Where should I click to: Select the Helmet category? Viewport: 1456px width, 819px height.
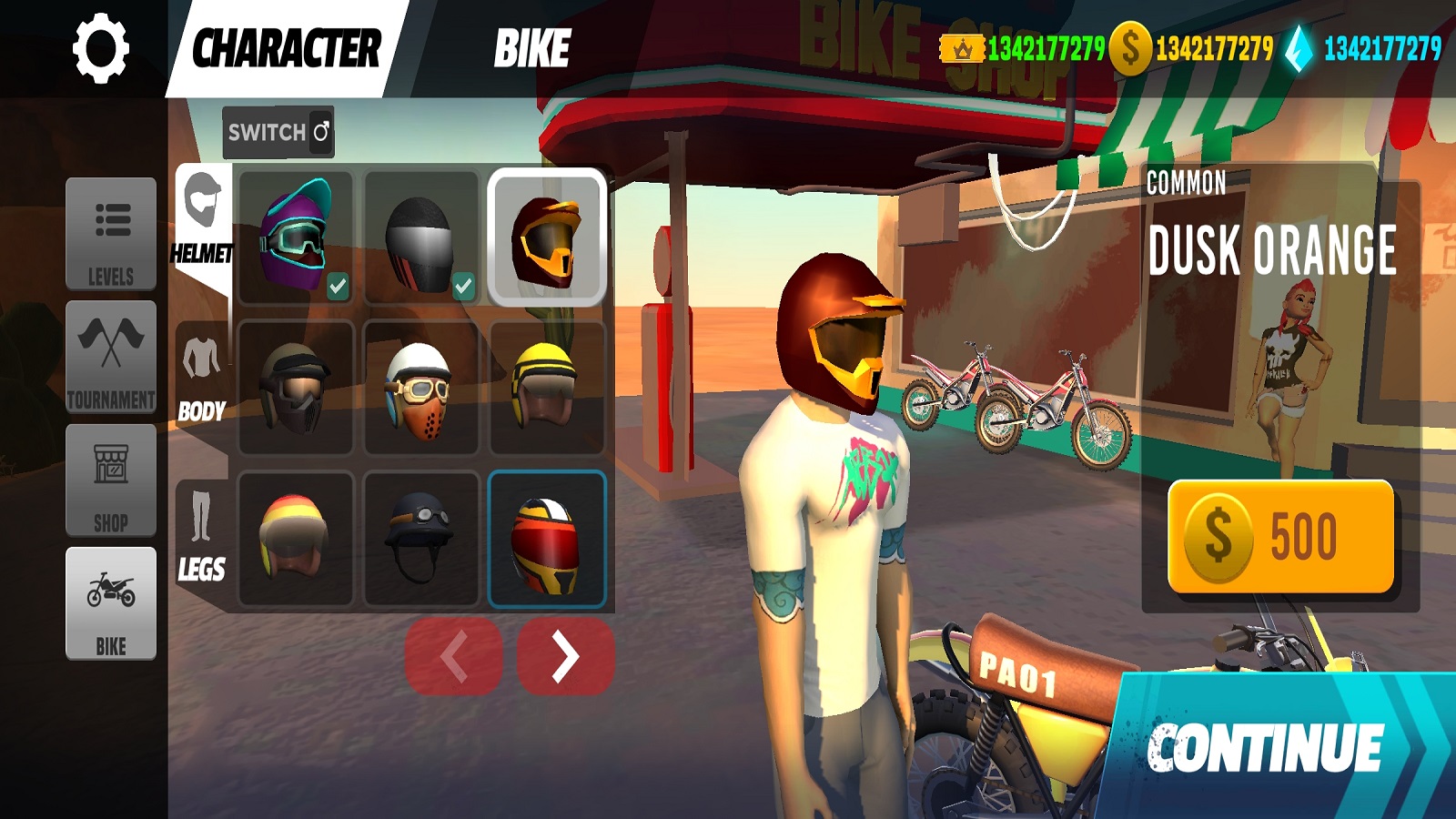tap(202, 218)
